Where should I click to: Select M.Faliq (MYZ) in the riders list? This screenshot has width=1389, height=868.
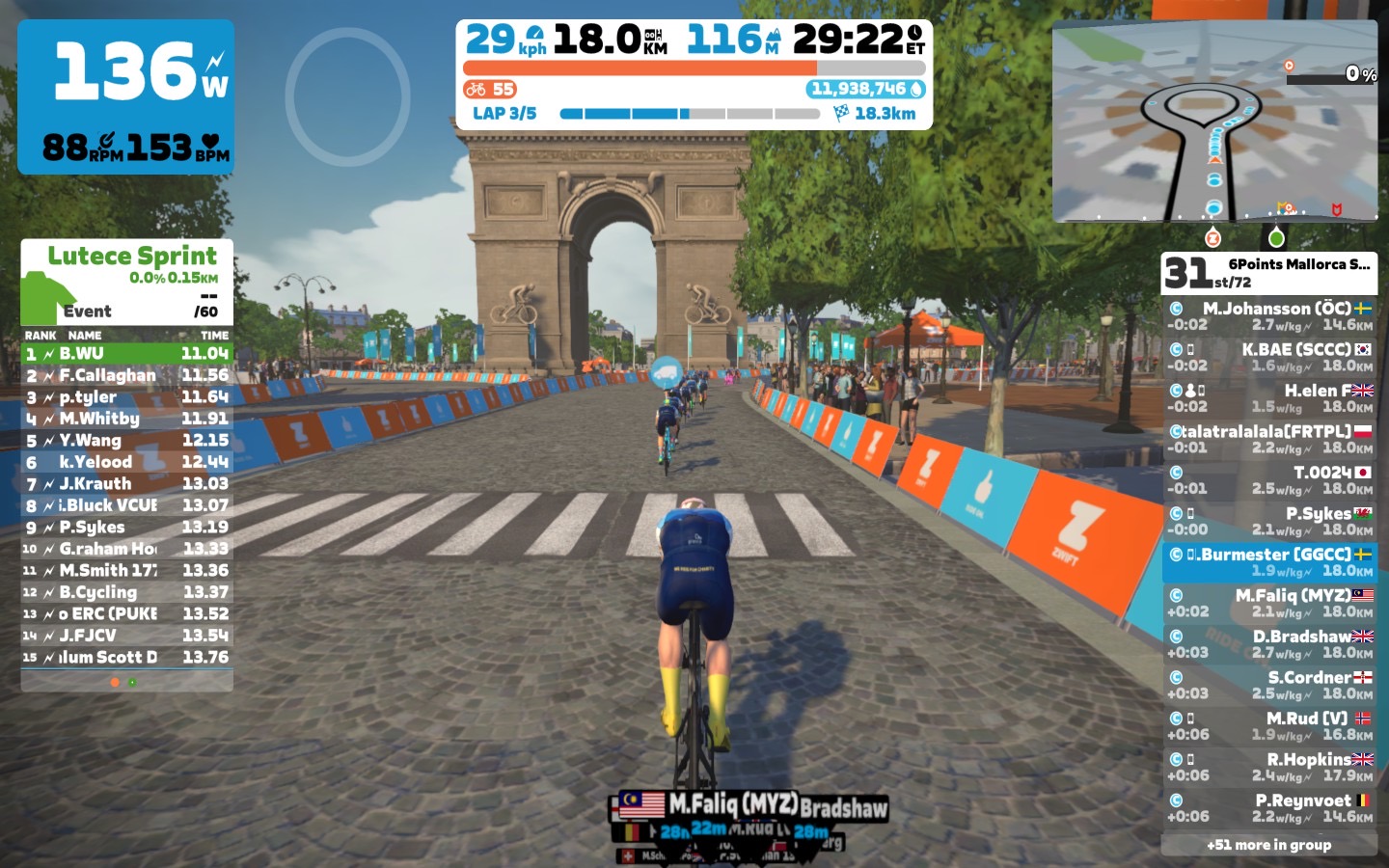1269,603
